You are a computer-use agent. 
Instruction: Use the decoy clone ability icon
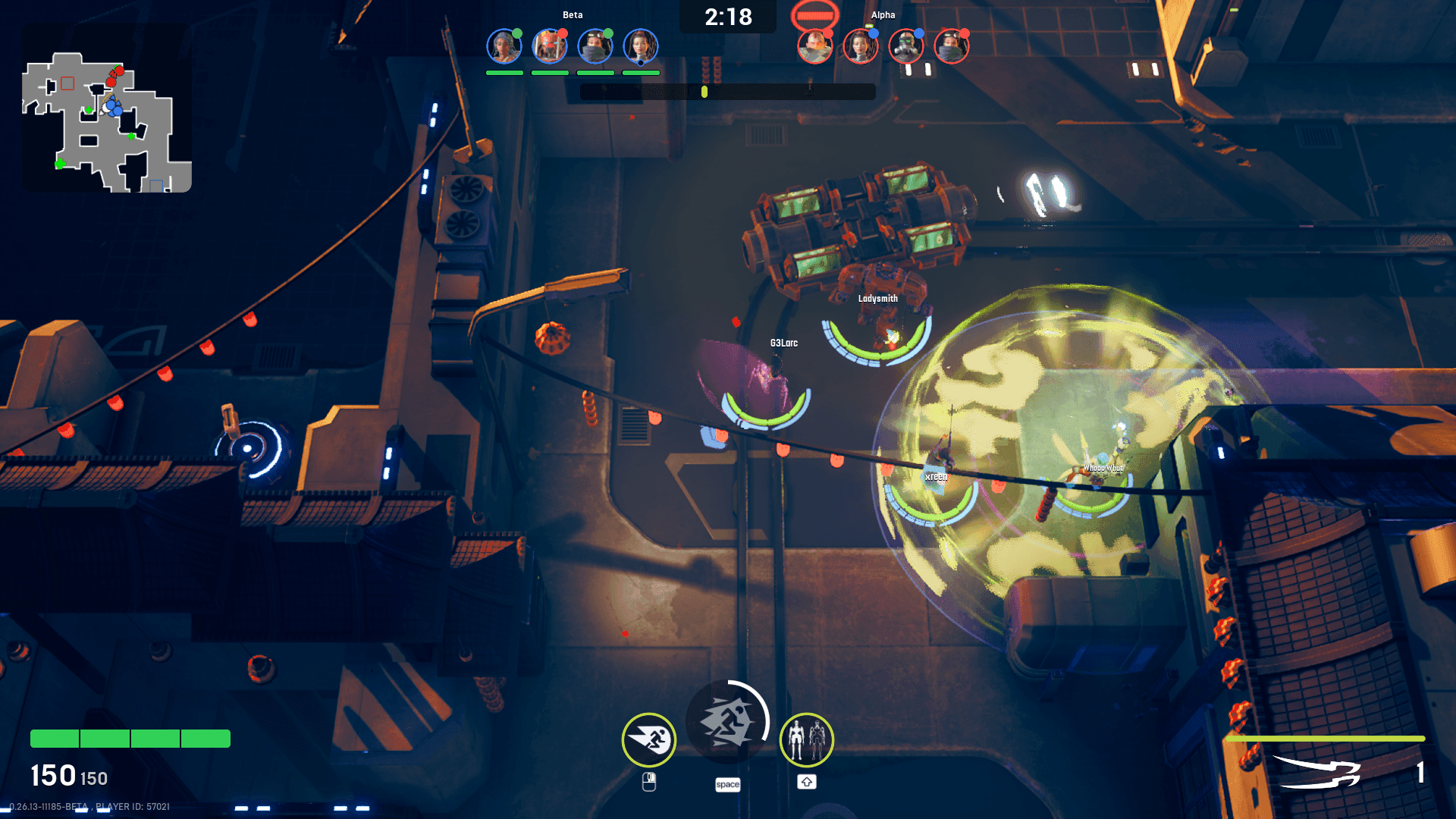point(807,739)
